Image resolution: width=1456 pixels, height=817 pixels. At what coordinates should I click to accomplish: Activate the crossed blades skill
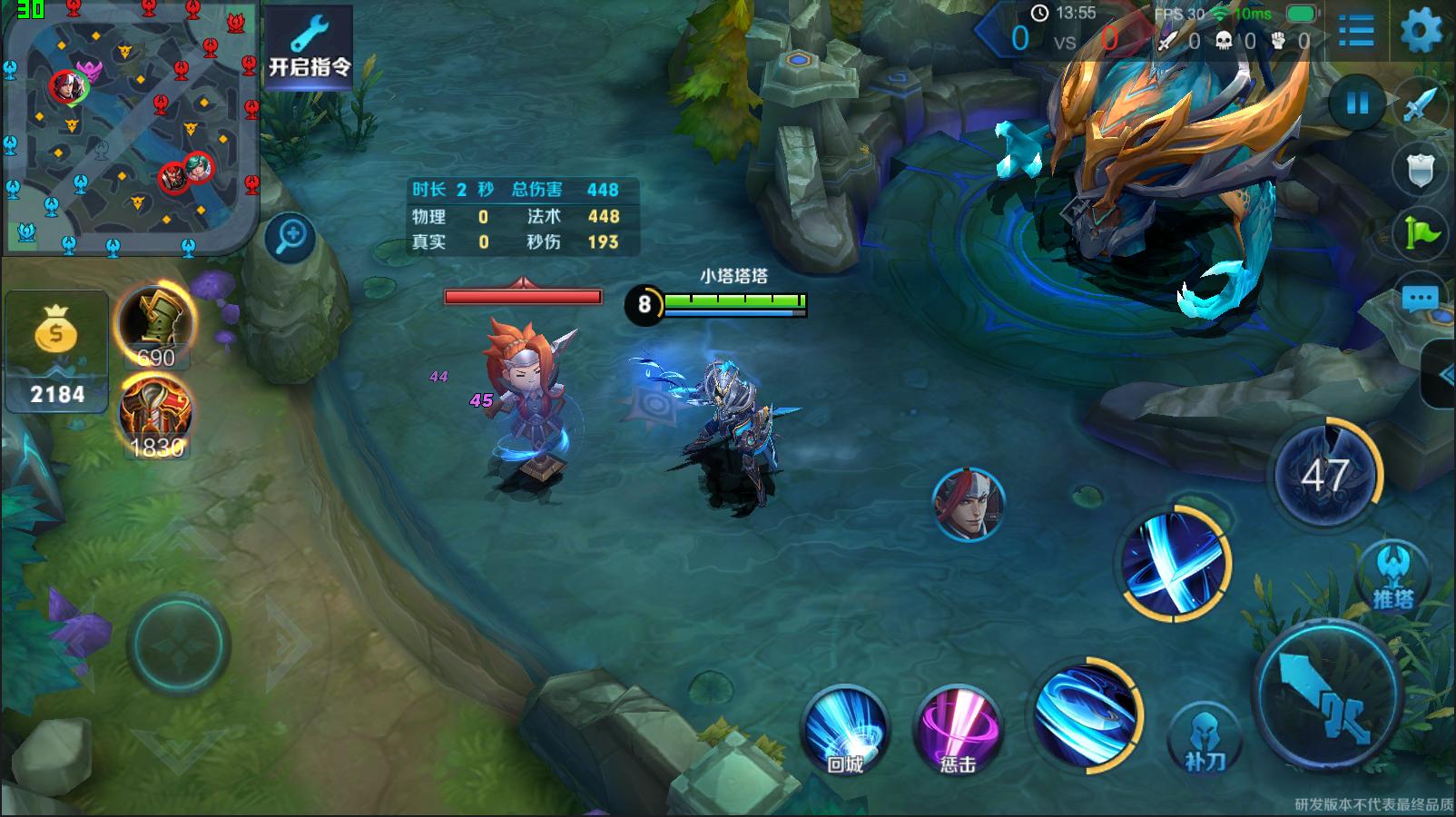click(x=1175, y=563)
